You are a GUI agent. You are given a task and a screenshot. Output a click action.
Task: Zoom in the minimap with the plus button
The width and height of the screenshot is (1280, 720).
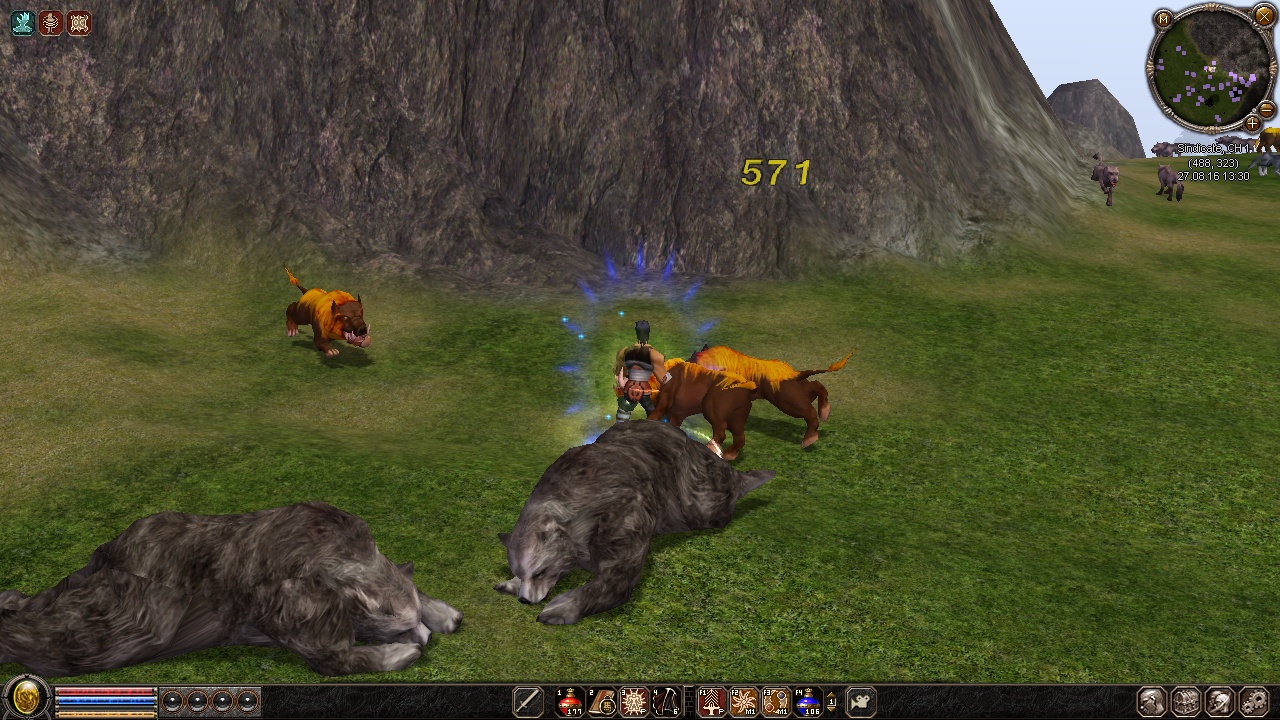click(x=1252, y=123)
